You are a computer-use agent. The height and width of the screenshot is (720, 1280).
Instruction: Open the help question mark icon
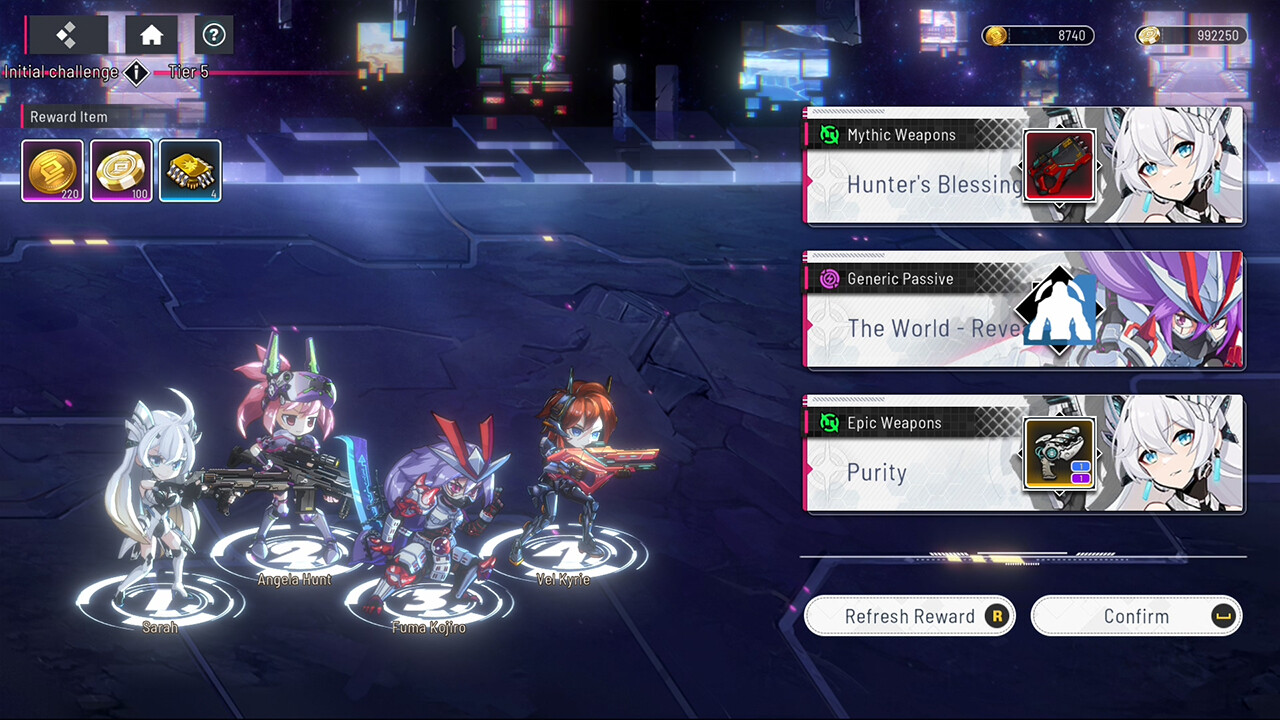[x=213, y=34]
